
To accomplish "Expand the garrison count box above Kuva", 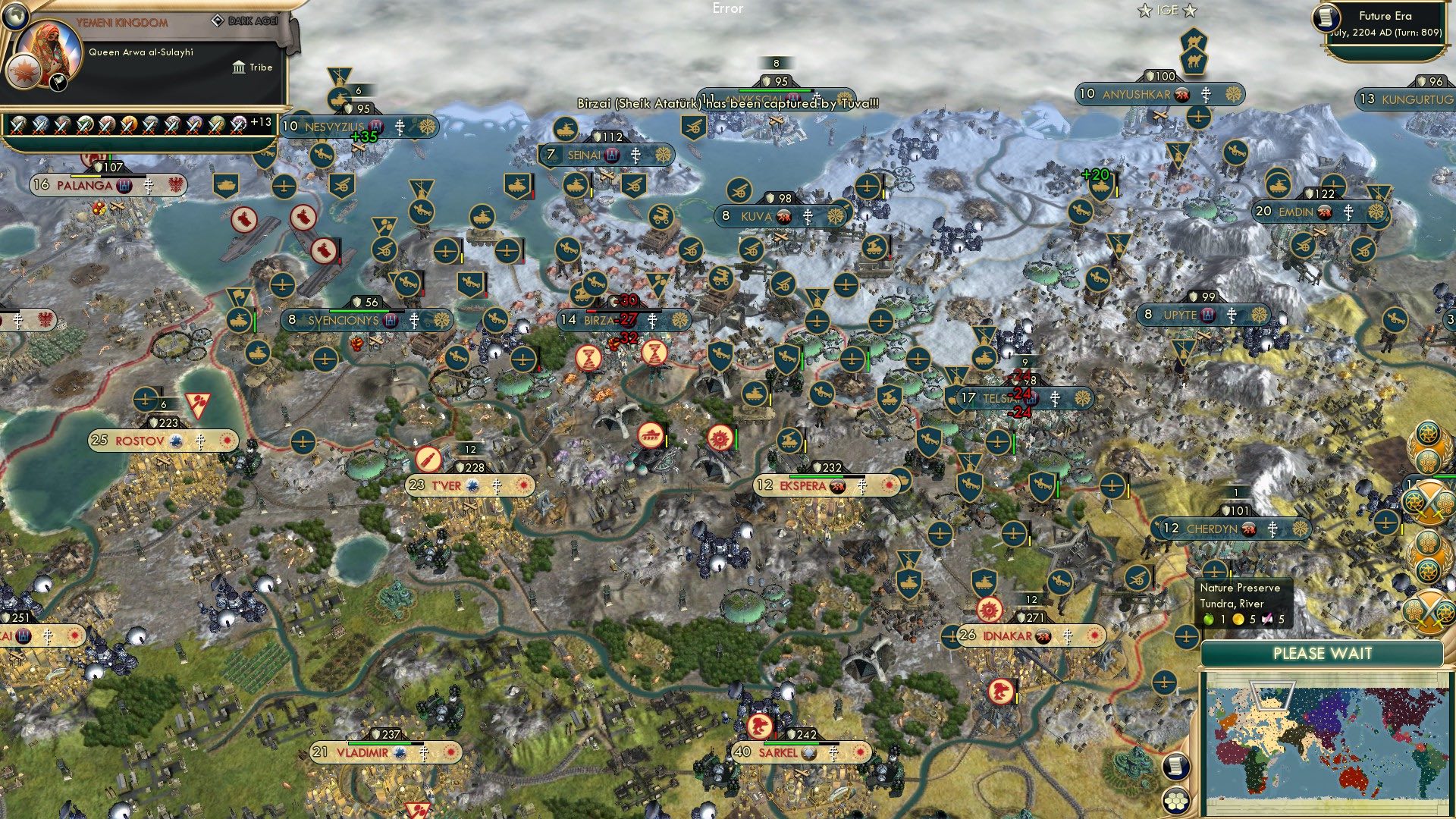I will point(780,199).
